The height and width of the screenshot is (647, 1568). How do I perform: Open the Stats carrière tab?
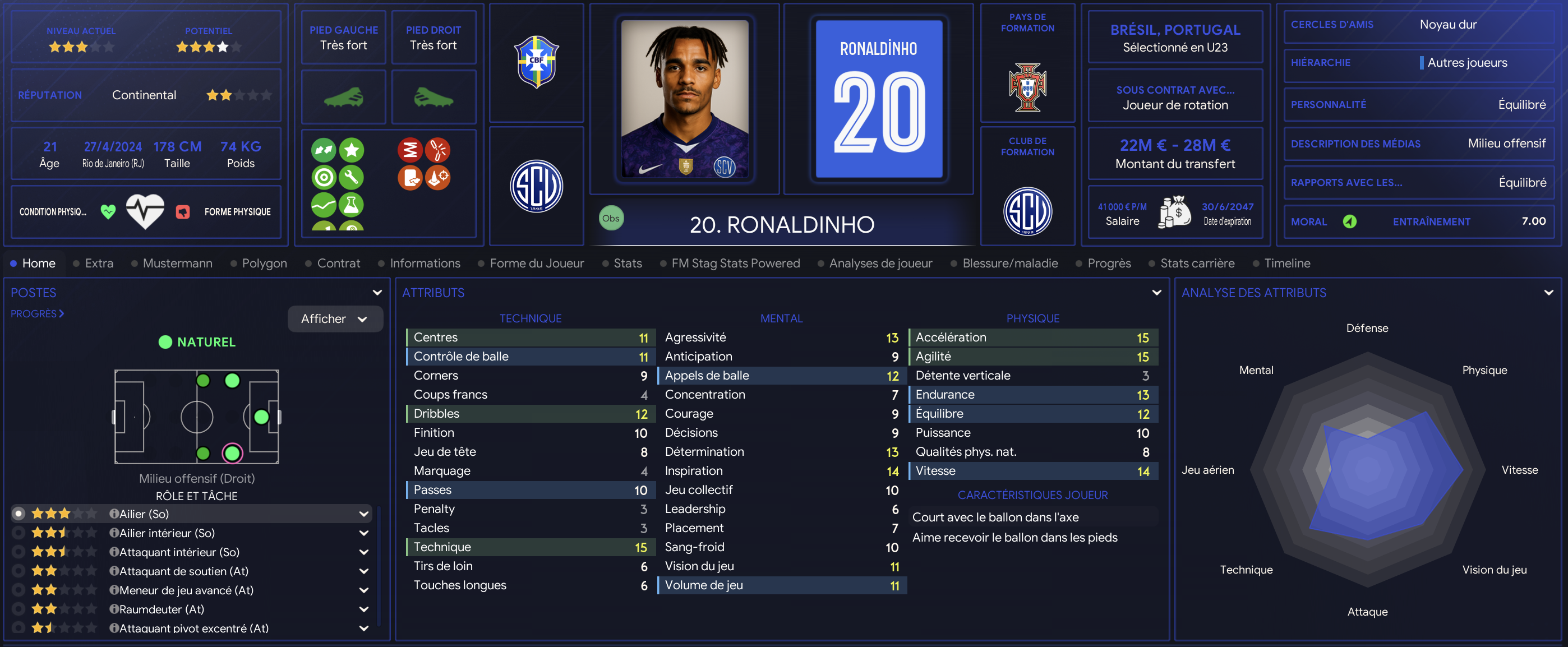pos(1197,263)
